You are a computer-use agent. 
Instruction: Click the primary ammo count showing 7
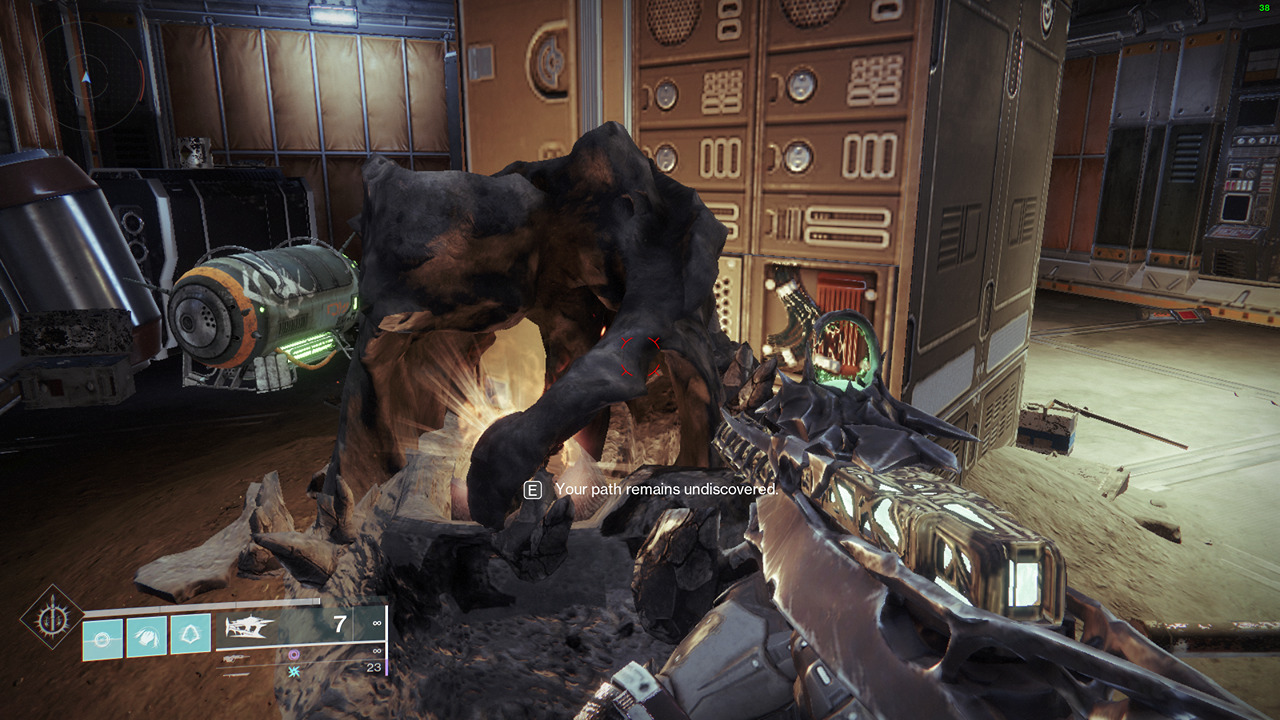(x=338, y=621)
